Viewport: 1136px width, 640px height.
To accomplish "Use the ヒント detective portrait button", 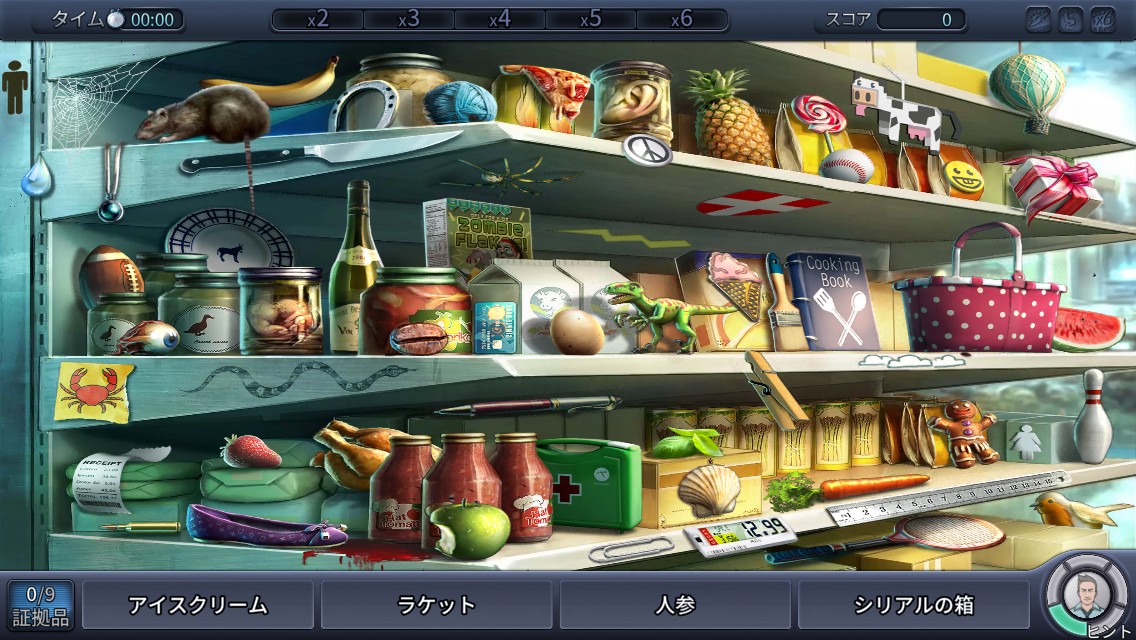I will [x=1086, y=597].
